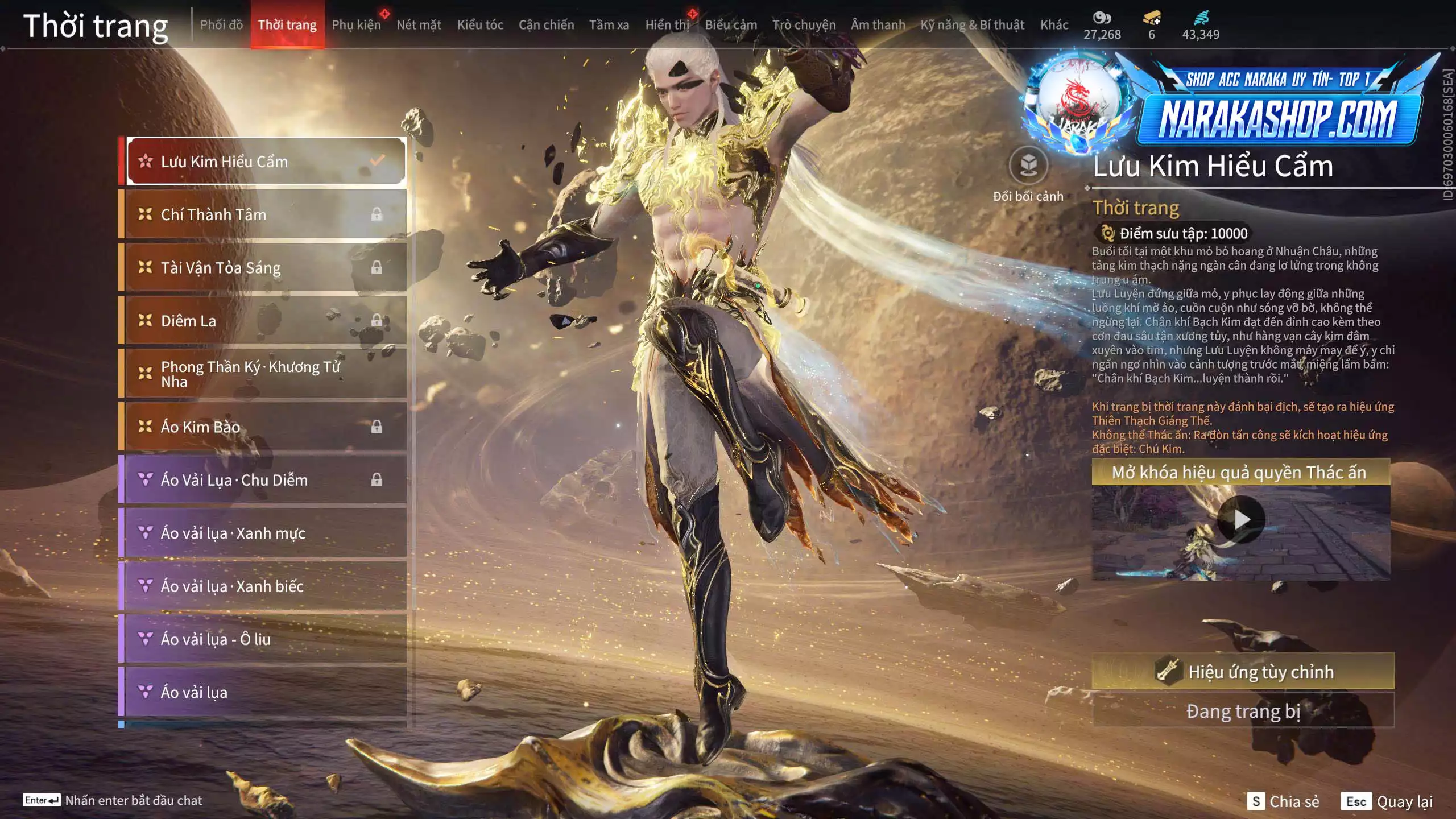The width and height of the screenshot is (1456, 819).
Task: Choose the locked Chí Thành Tâm outfit
Action: [x=266, y=214]
